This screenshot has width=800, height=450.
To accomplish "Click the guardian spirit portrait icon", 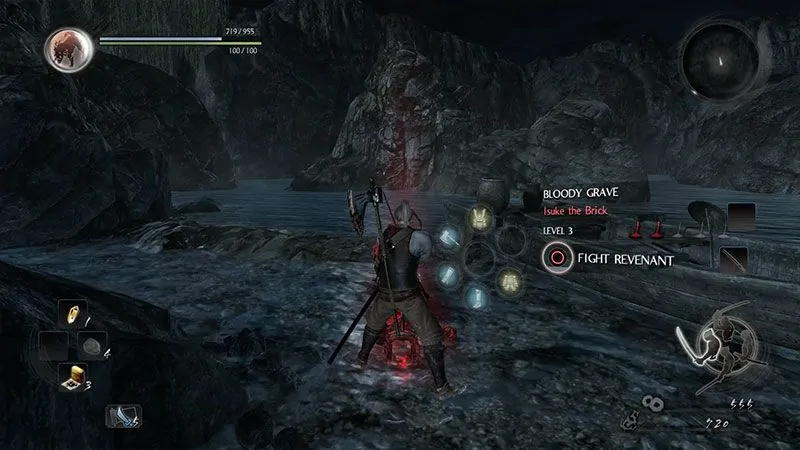I will (x=69, y=47).
